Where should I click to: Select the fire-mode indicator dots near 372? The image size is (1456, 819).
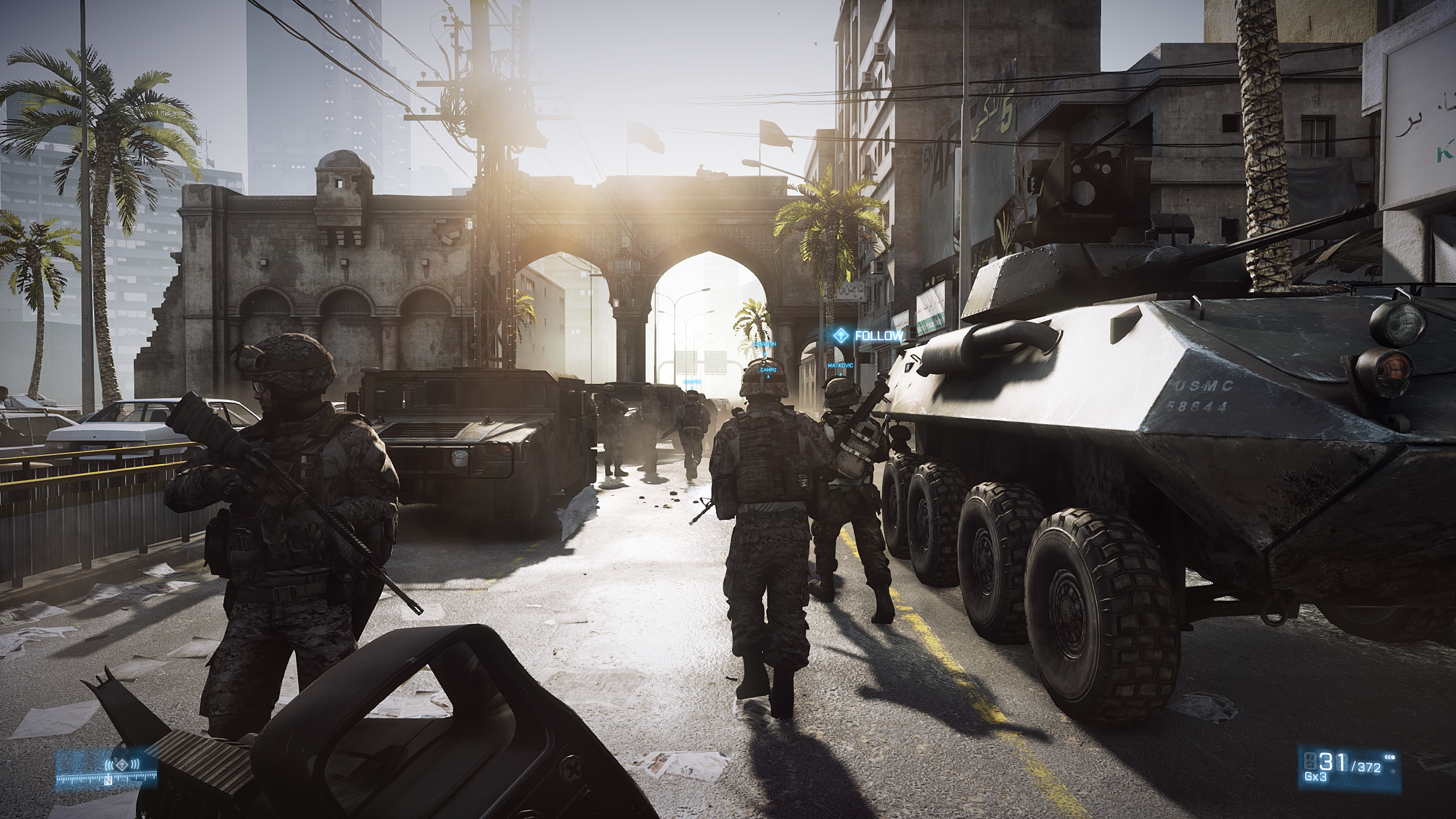[1389, 758]
